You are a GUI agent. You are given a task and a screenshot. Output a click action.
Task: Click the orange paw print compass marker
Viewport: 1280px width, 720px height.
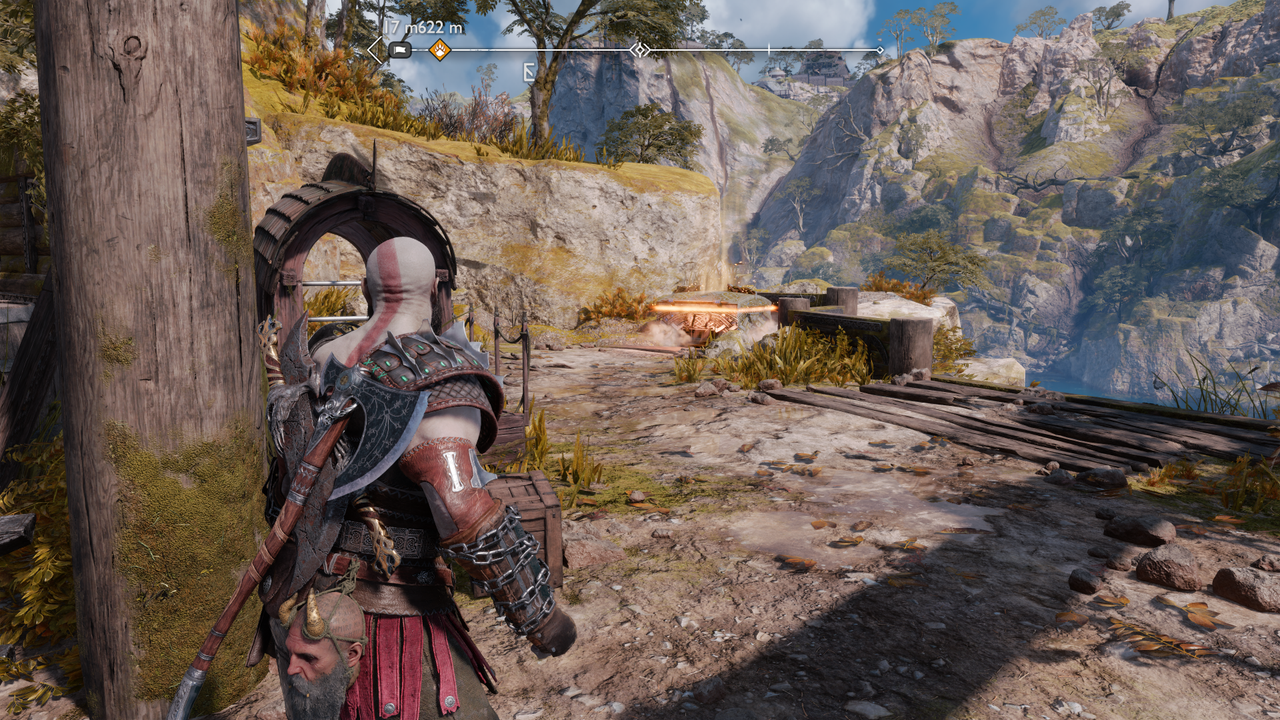(439, 49)
